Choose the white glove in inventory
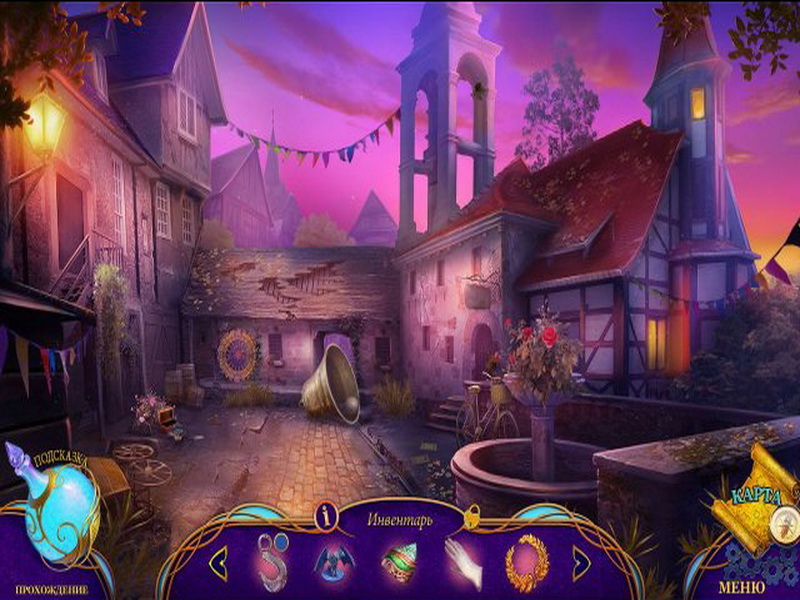 (463, 562)
